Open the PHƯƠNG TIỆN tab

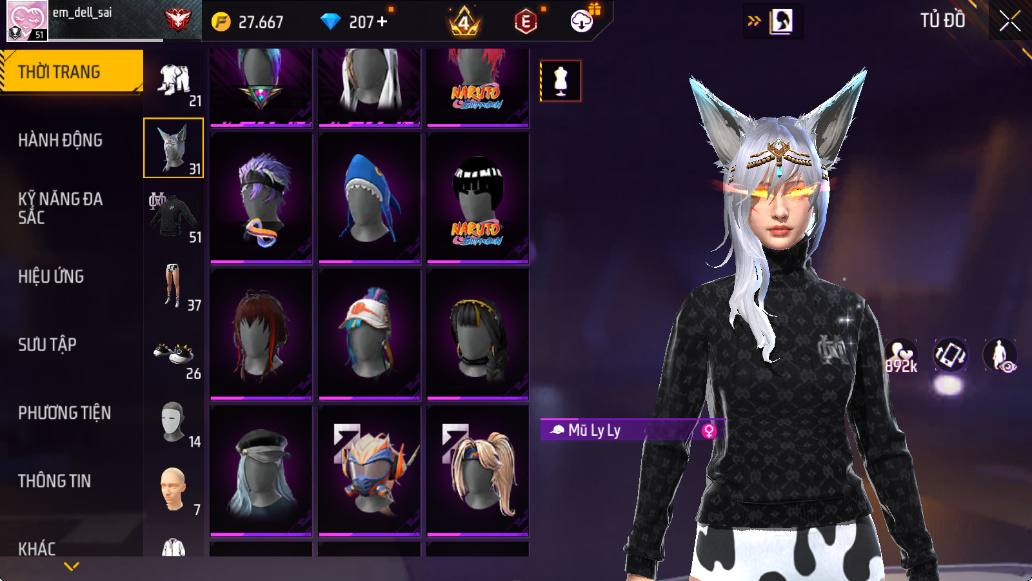[64, 412]
